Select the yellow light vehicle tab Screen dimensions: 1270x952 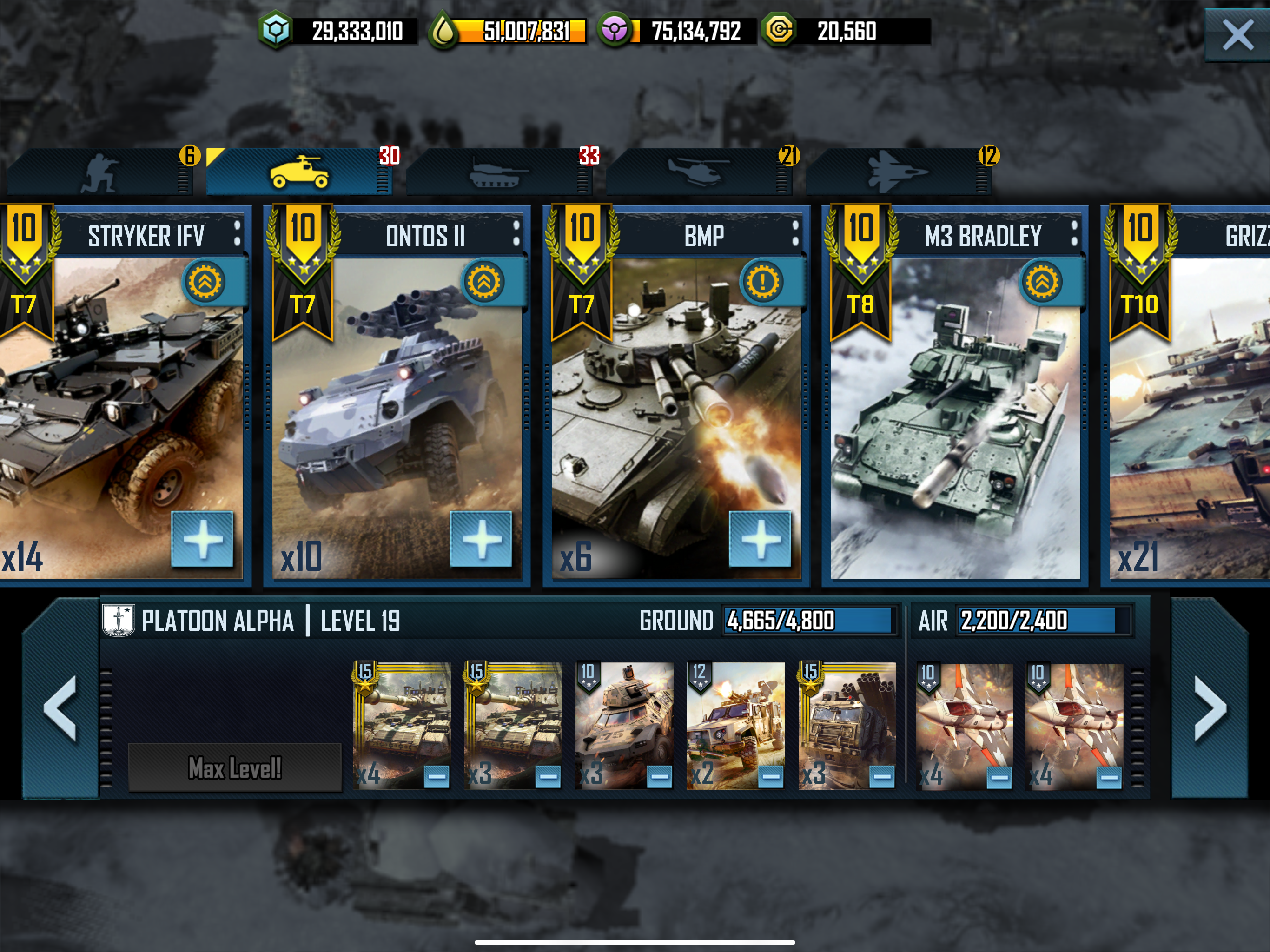coord(299,172)
